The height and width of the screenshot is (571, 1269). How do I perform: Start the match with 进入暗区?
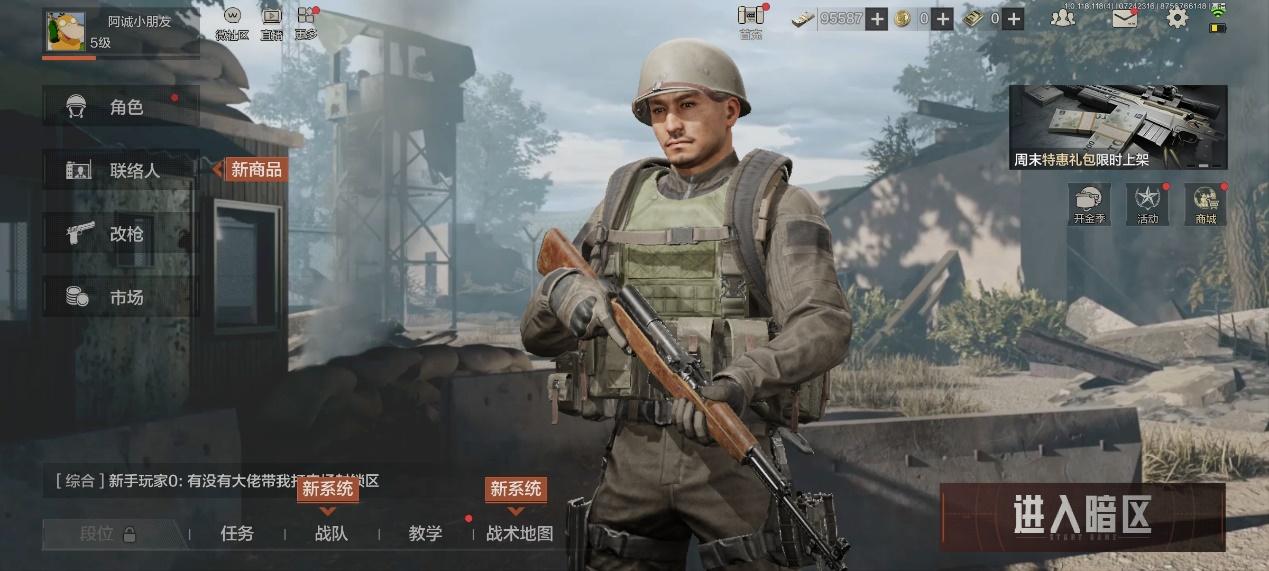pos(1081,516)
